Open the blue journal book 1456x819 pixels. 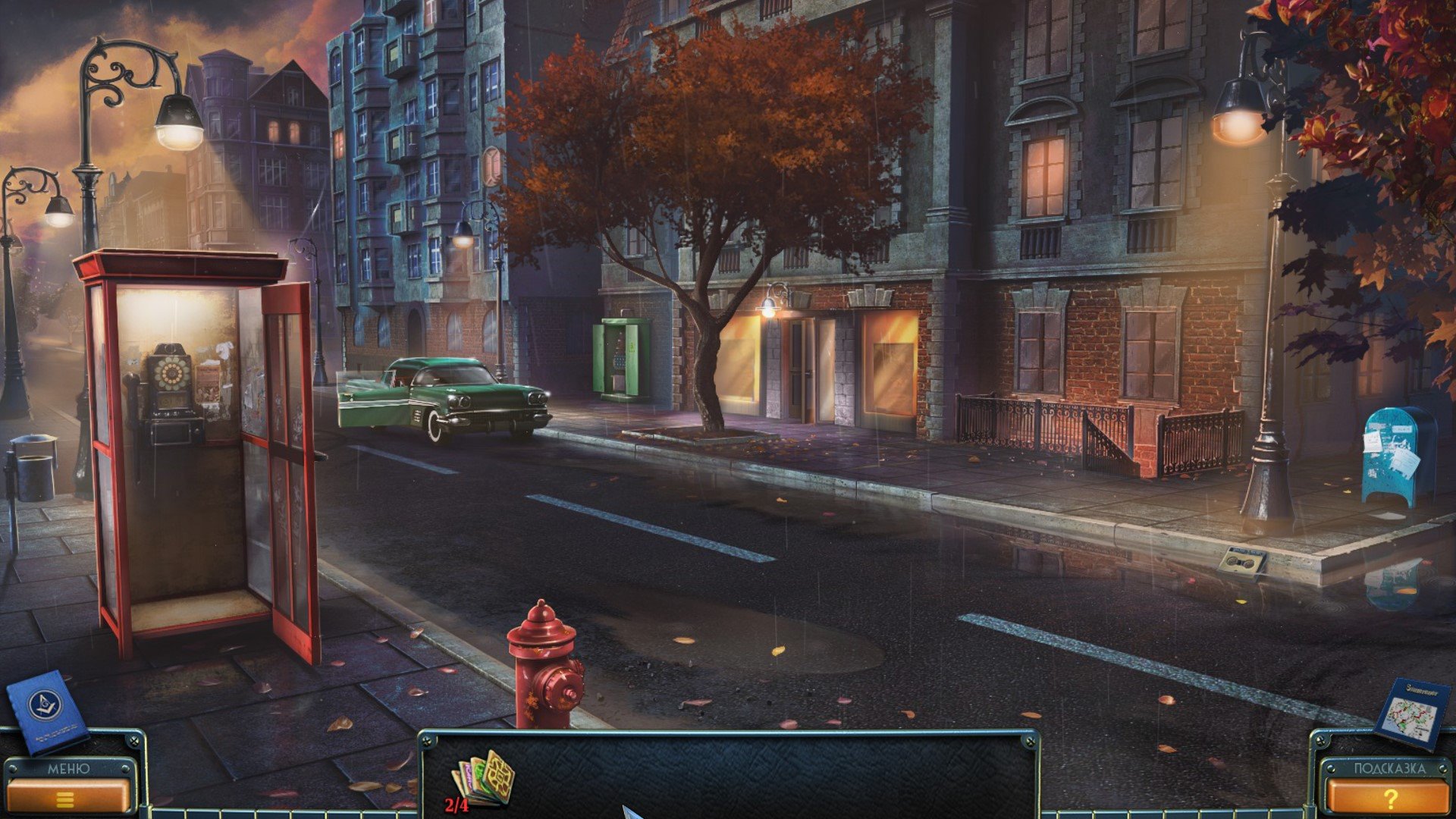45,711
